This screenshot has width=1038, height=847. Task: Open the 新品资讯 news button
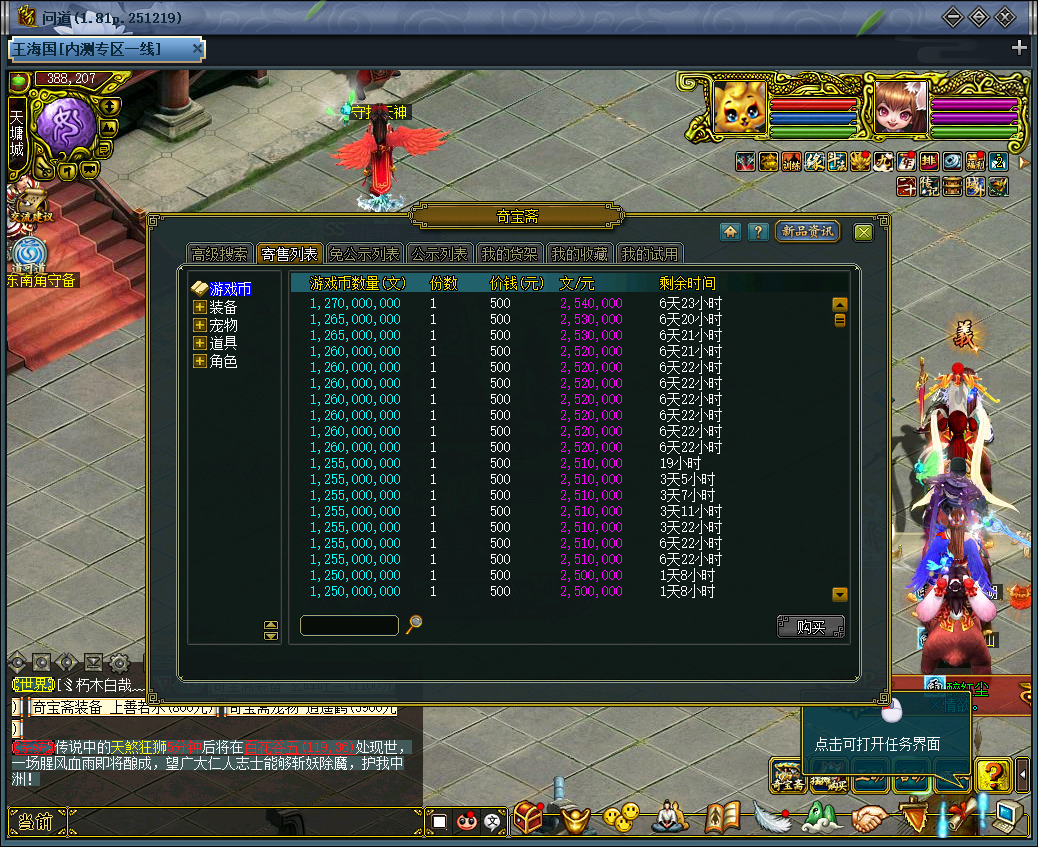(x=807, y=232)
